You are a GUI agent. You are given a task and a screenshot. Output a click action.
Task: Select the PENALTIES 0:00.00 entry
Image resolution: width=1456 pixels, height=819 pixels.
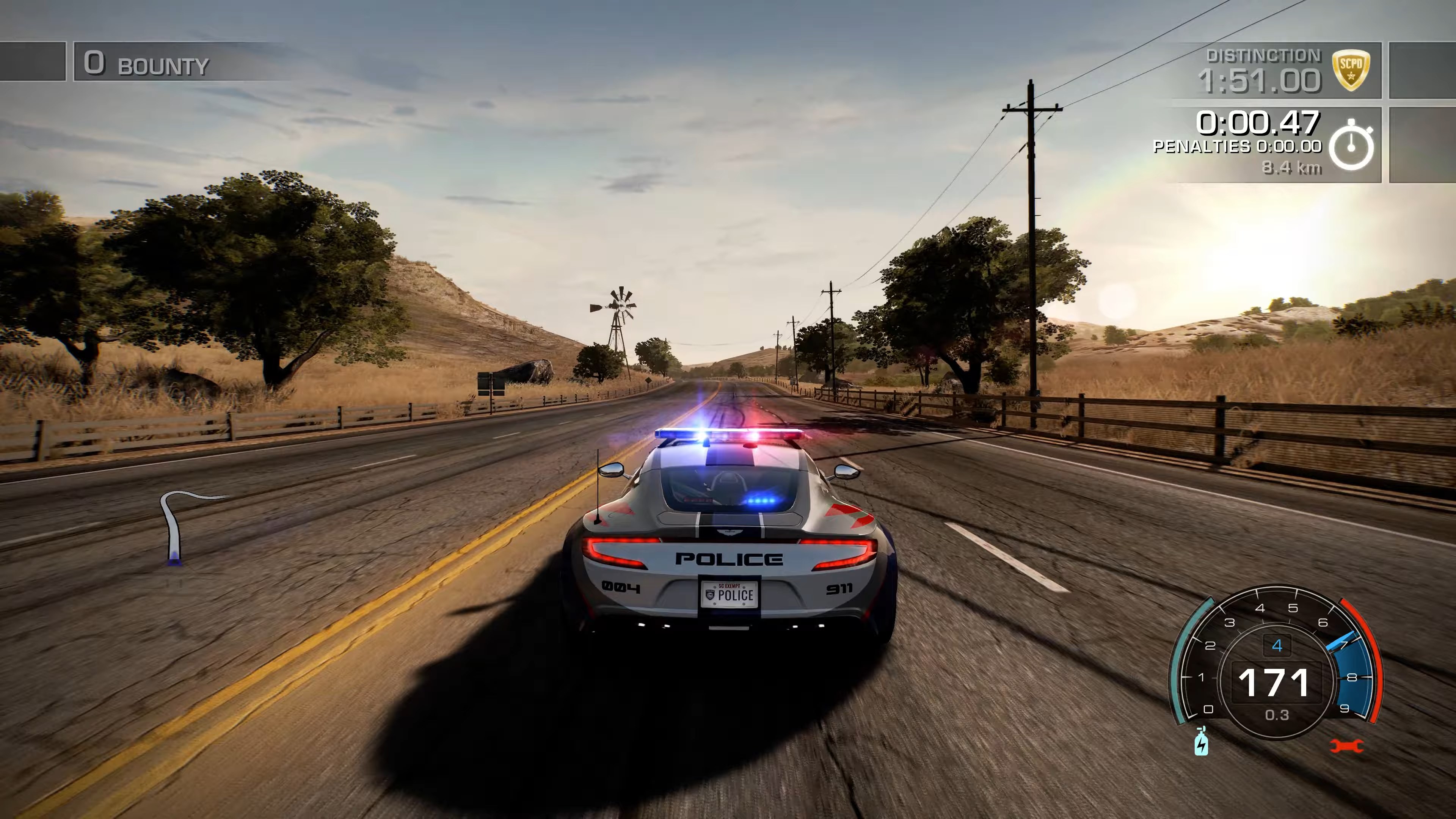click(x=1238, y=147)
